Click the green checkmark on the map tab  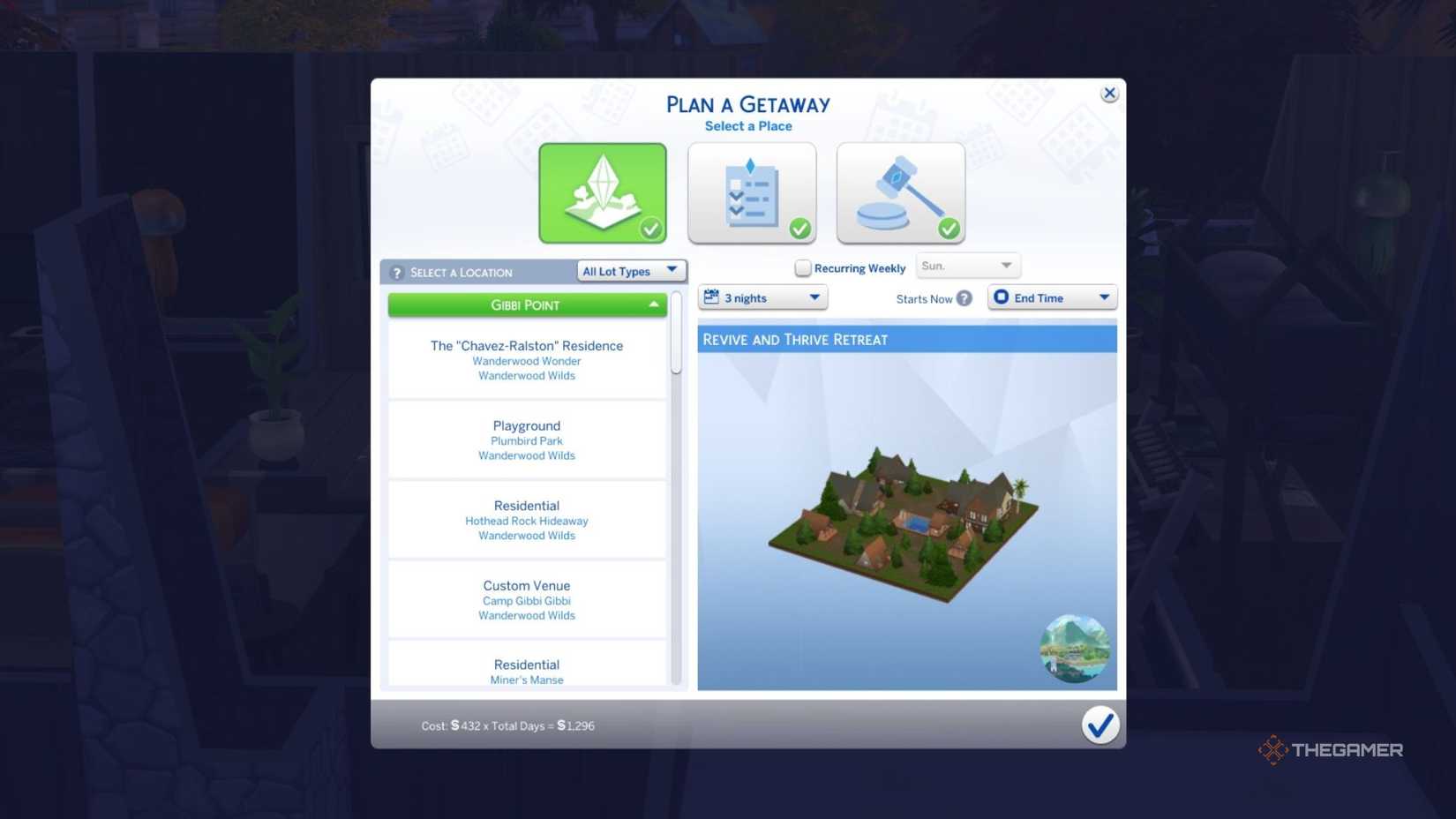pyautogui.click(x=650, y=229)
